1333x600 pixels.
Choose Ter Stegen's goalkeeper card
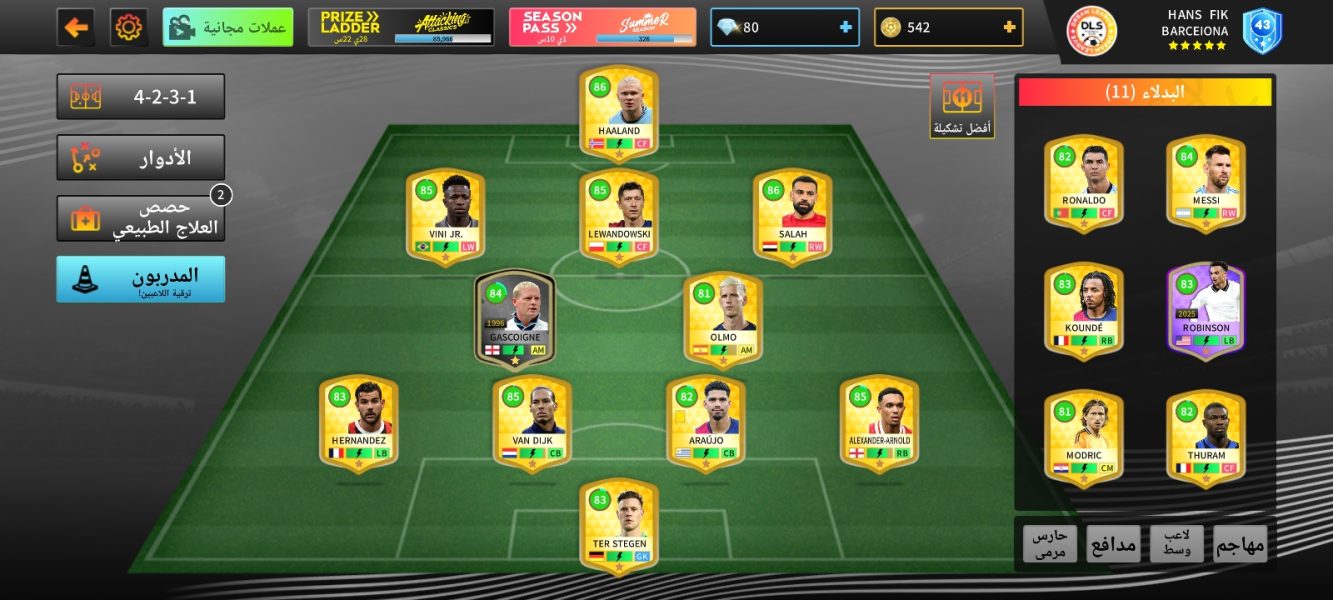click(x=619, y=525)
